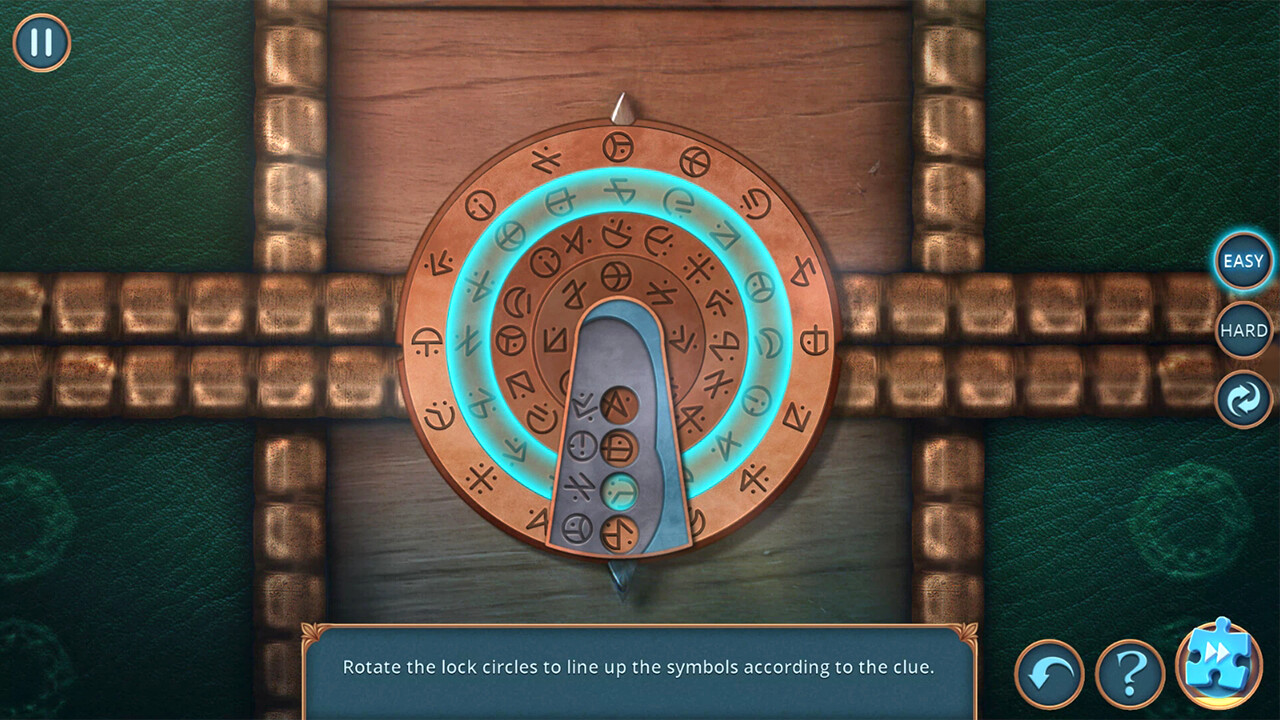Switch to HARD difficulty mode
The image size is (1280, 720).
(x=1242, y=330)
